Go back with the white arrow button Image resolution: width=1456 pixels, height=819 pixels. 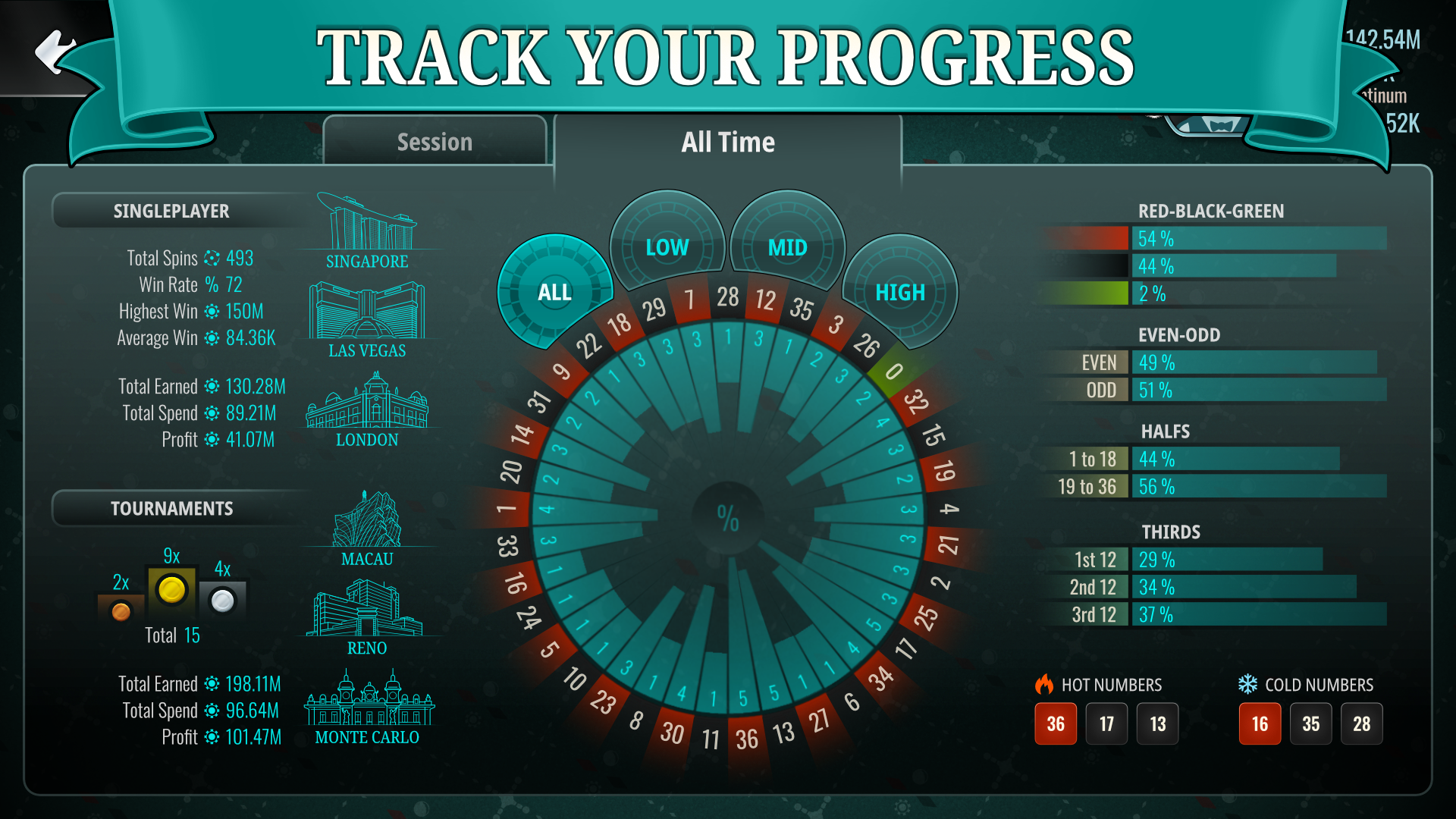pyautogui.click(x=55, y=52)
